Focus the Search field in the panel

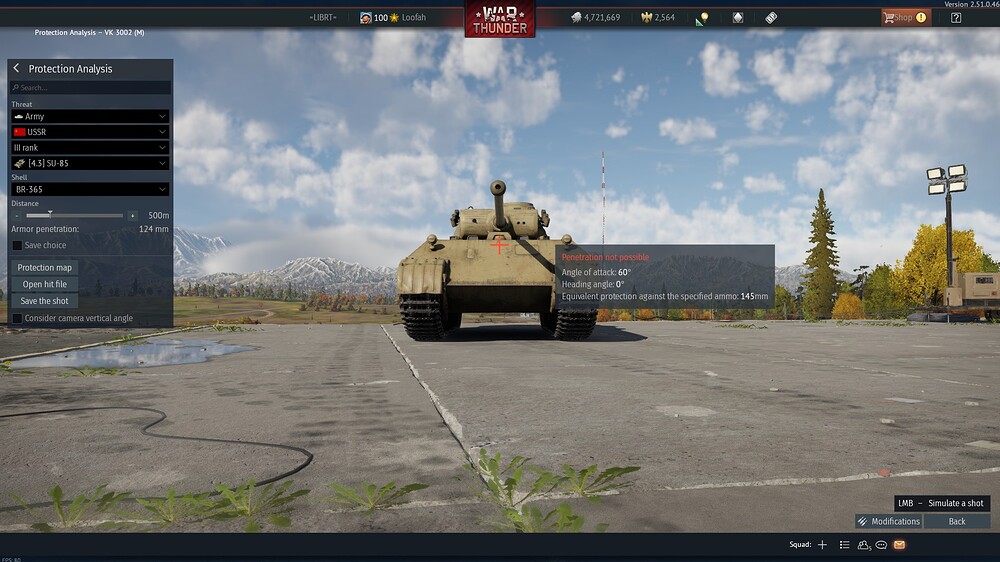90,88
